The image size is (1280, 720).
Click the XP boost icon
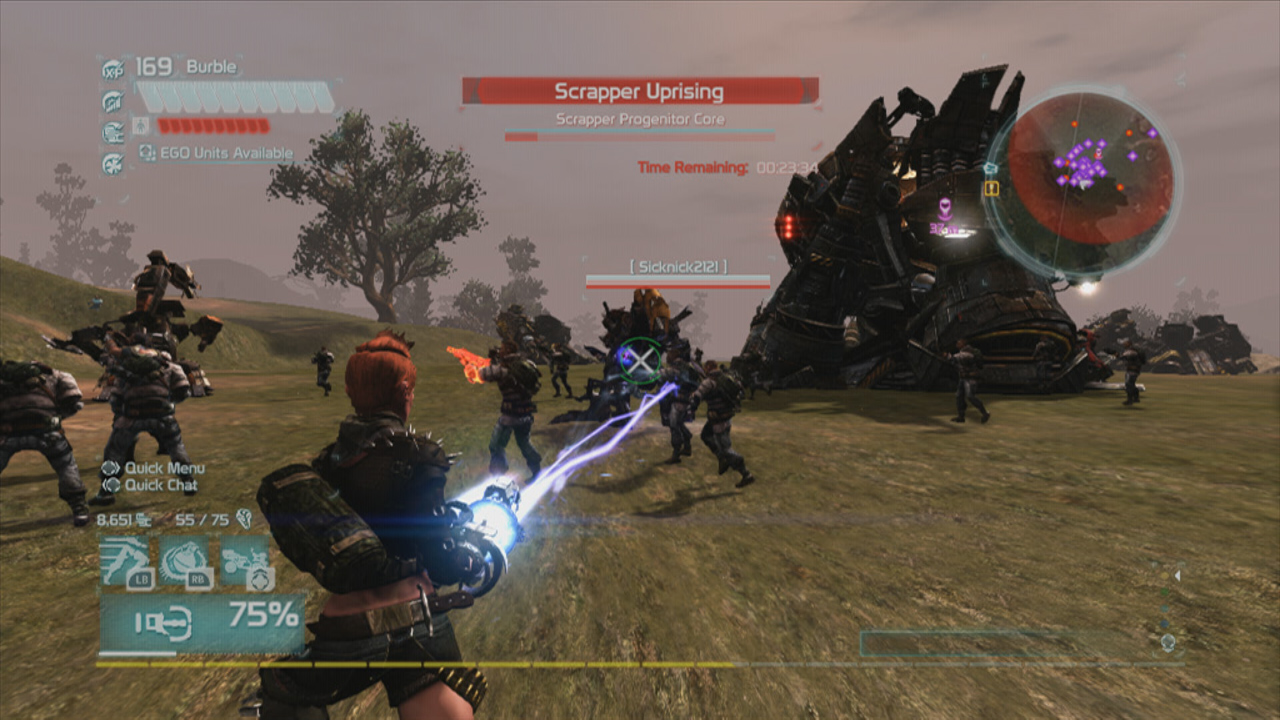(113, 69)
